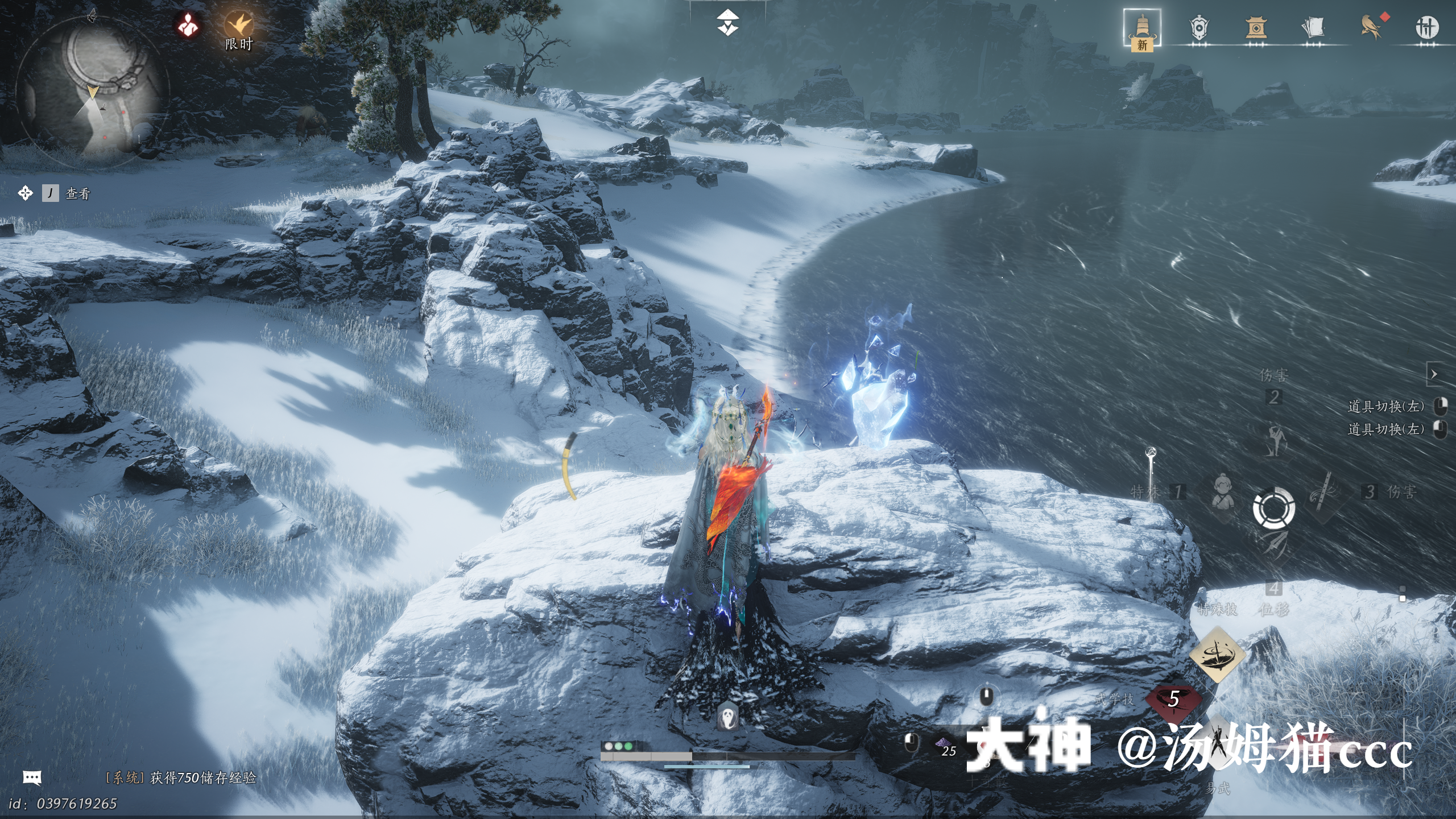Open the shield emblem menu icon

pos(1199,28)
